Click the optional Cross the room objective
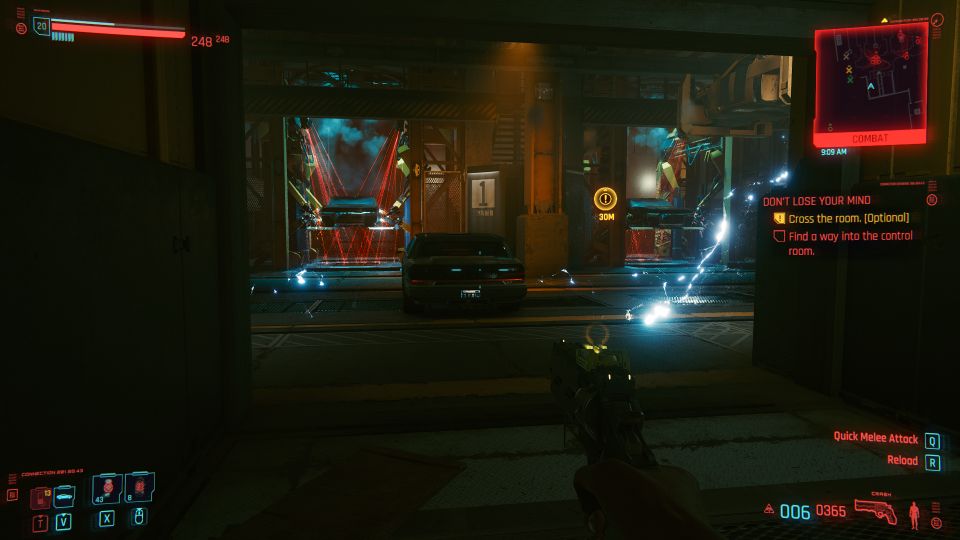Viewport: 960px width, 540px height. click(x=848, y=218)
